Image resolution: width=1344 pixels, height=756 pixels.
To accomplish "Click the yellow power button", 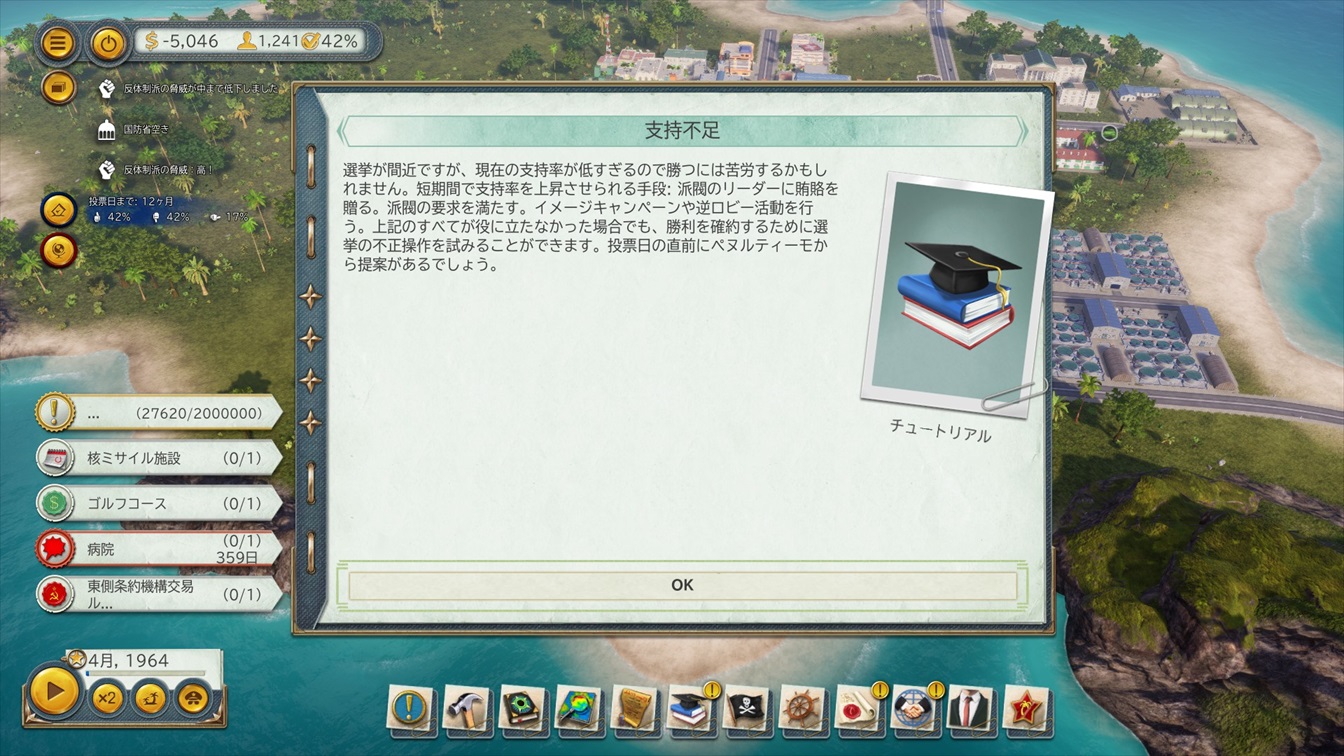I will 108,43.
